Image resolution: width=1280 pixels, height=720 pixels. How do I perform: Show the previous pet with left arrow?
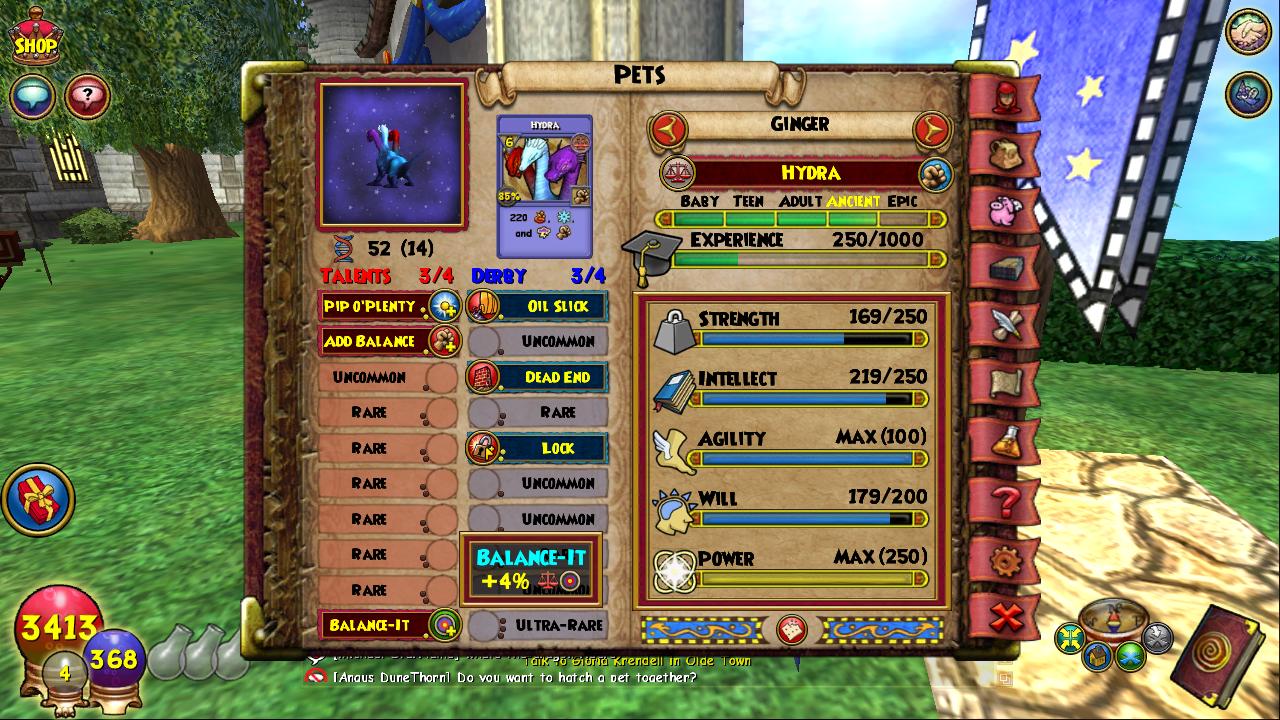coord(667,127)
